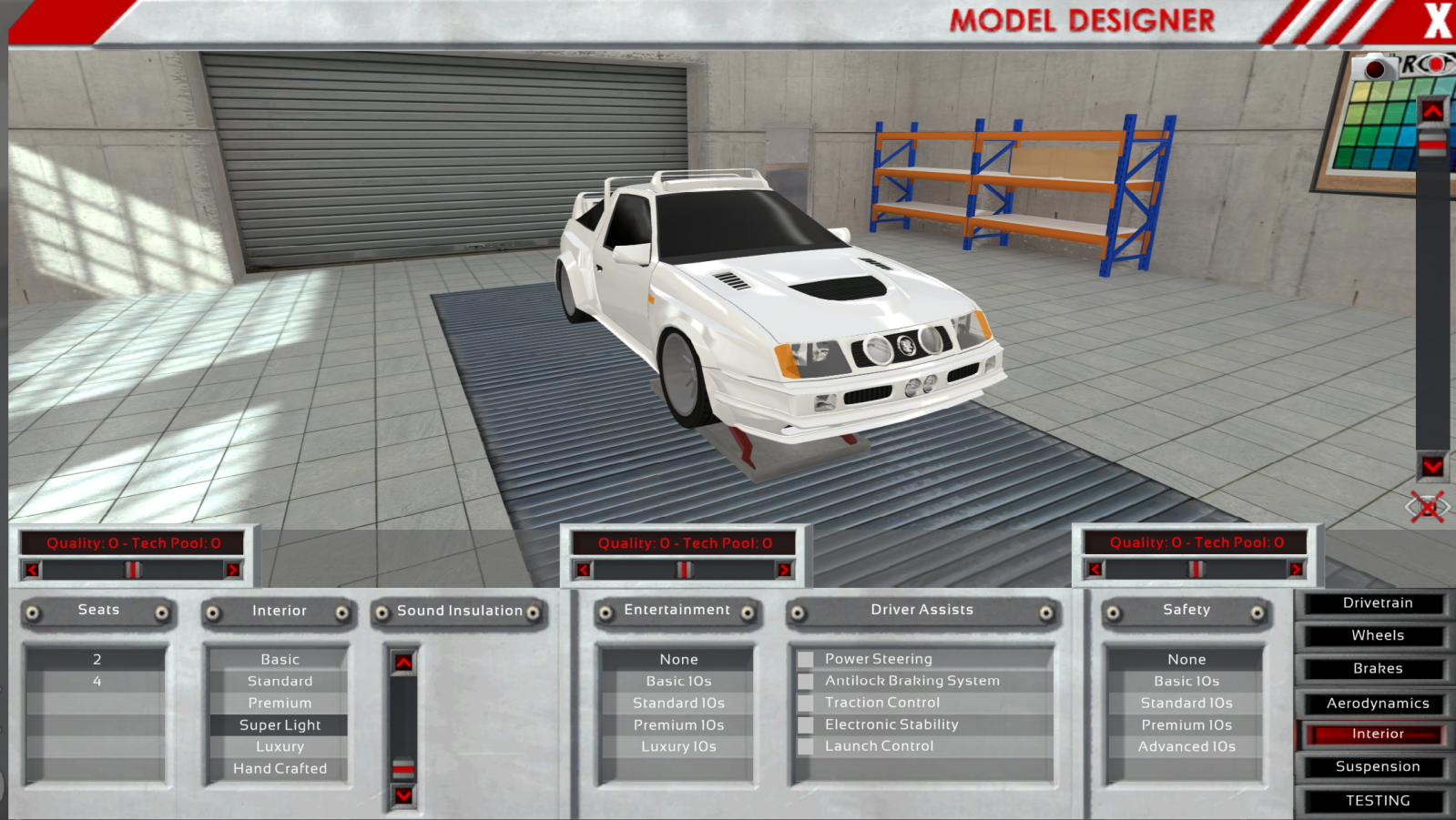The width and height of the screenshot is (1456, 820).
Task: Pick 4 seats in the Seats list
Action: (97, 682)
